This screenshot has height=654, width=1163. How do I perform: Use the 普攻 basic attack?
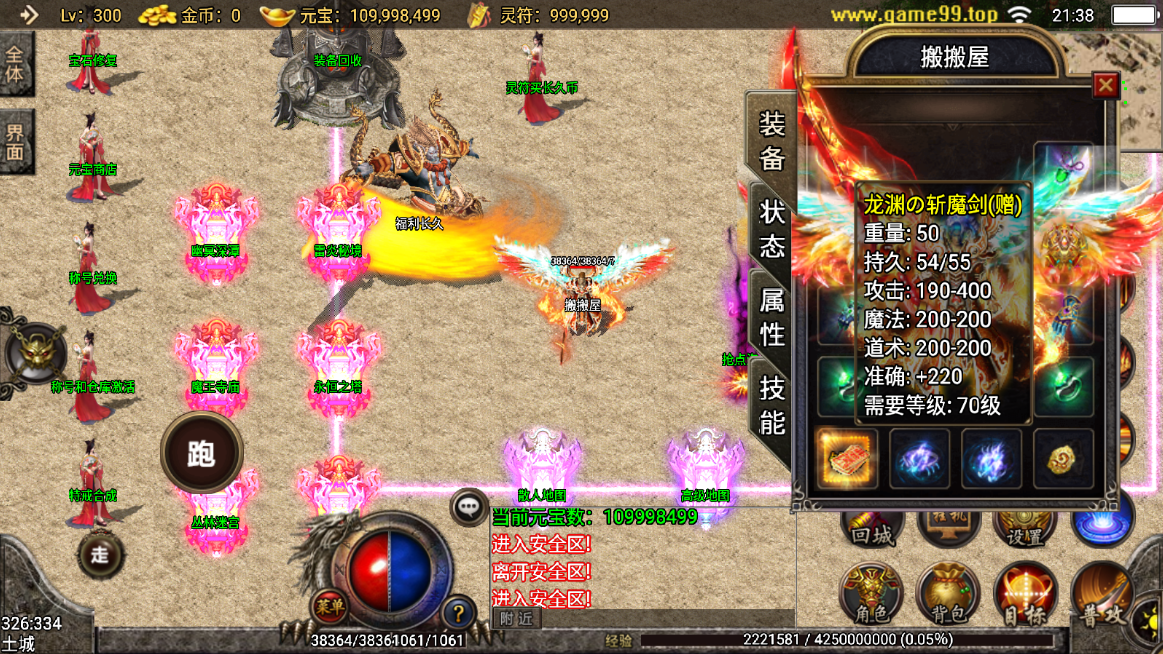[x=1102, y=596]
